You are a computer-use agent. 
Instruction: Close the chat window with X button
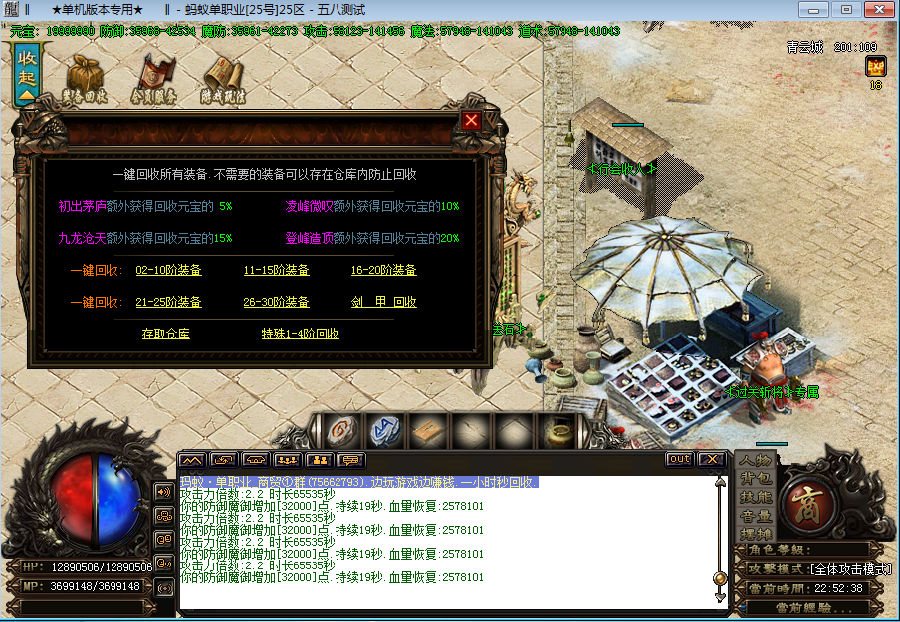tap(711, 459)
